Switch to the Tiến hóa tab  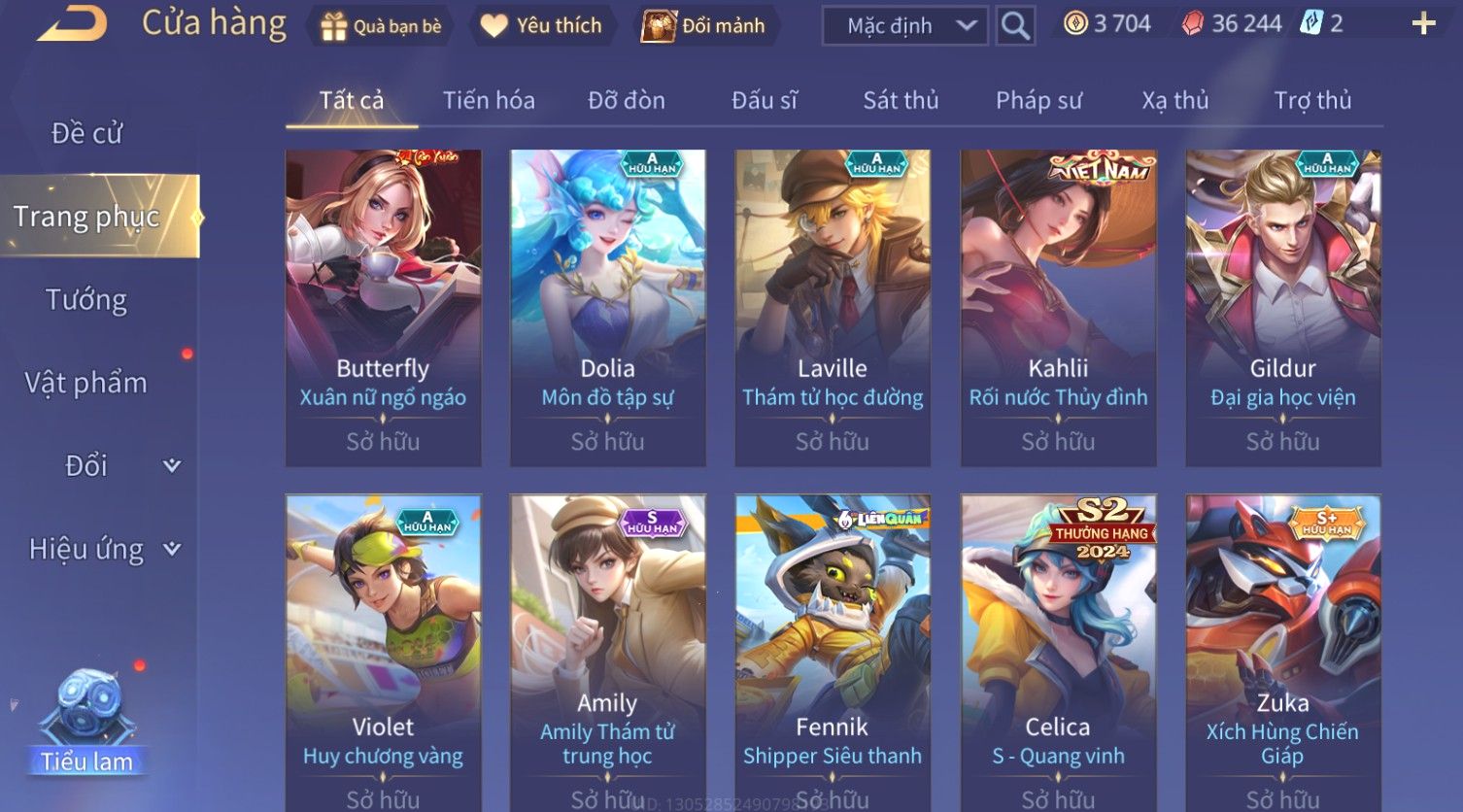pos(489,100)
